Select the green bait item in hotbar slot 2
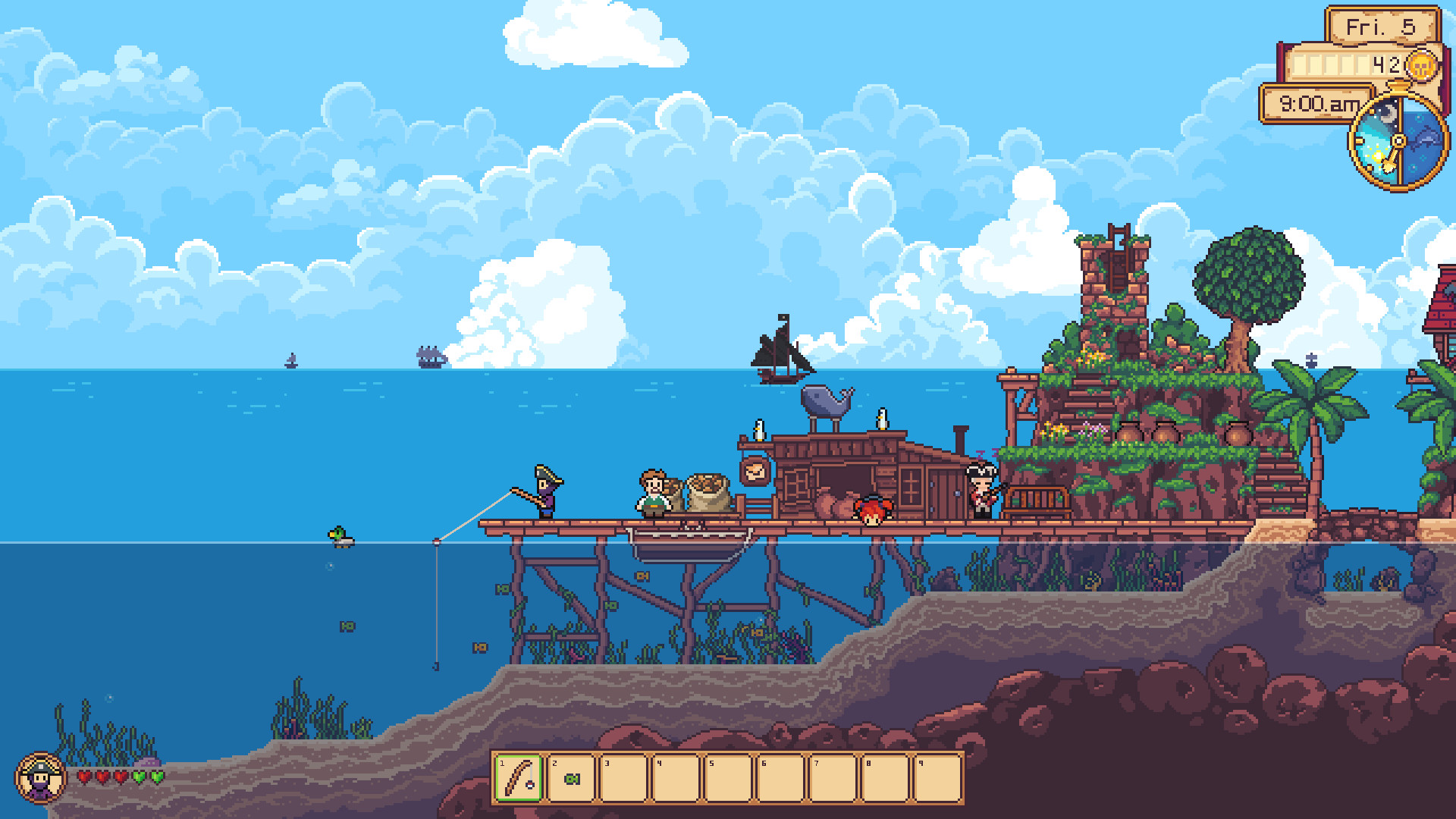Image resolution: width=1456 pixels, height=819 pixels. tap(573, 778)
